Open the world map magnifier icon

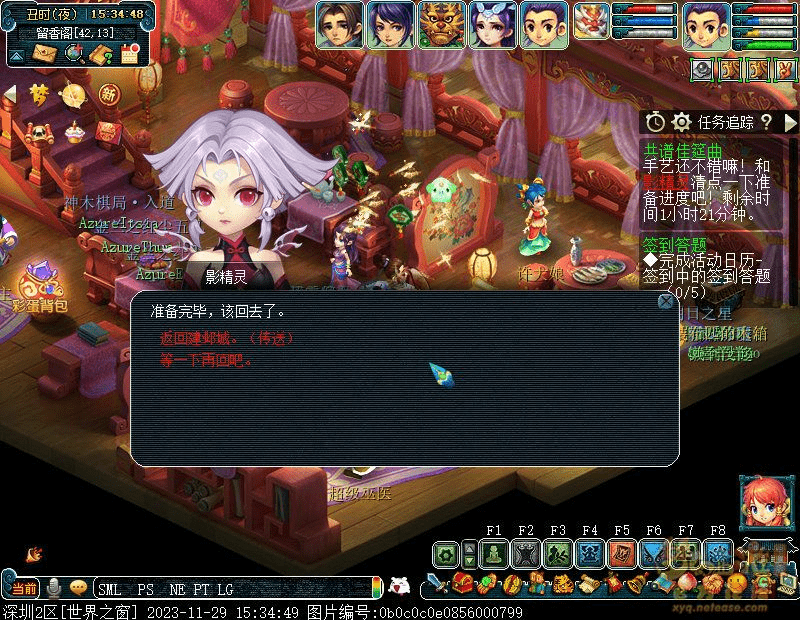pos(72,54)
